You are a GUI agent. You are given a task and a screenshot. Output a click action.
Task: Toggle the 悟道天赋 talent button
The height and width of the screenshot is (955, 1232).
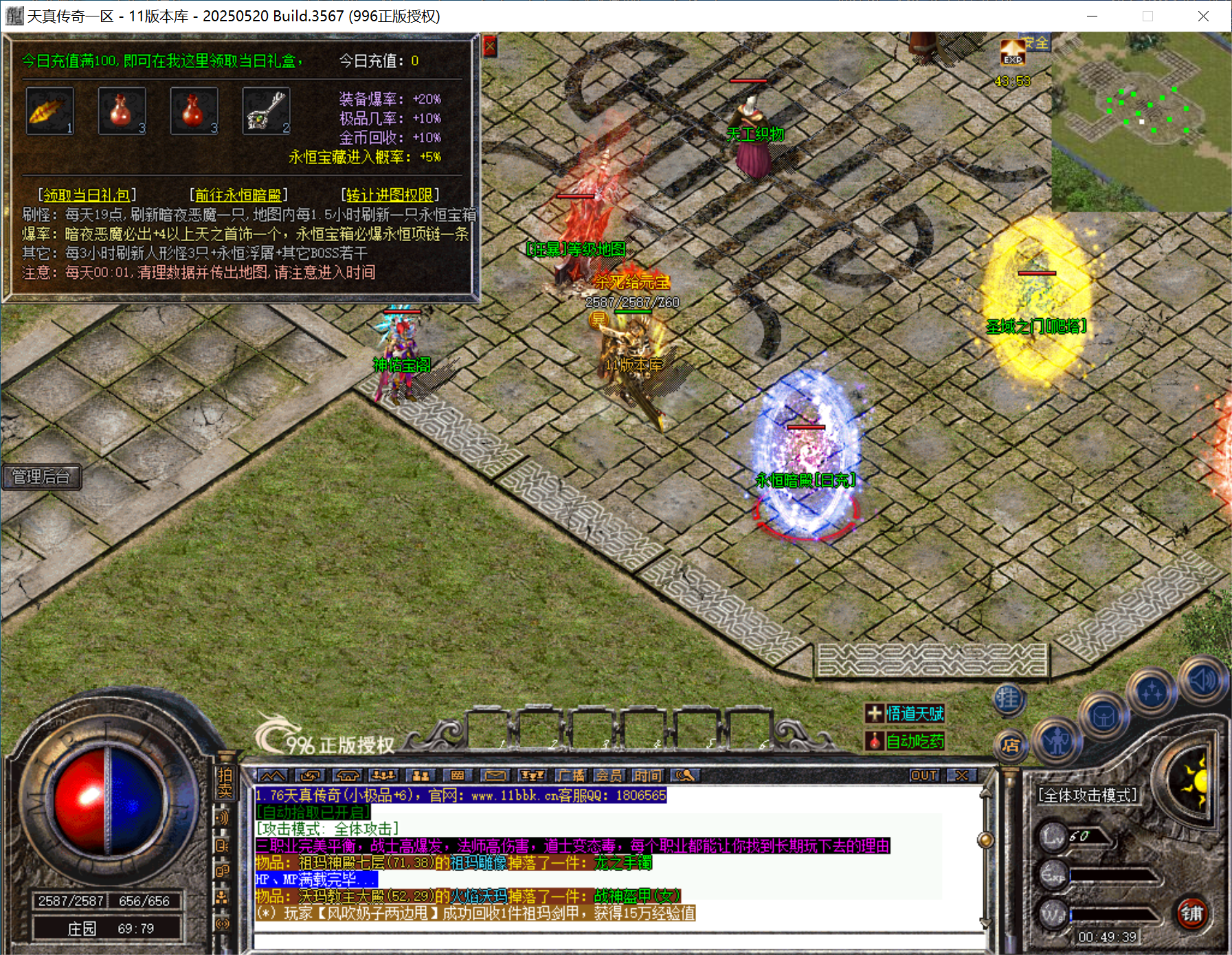[905, 714]
